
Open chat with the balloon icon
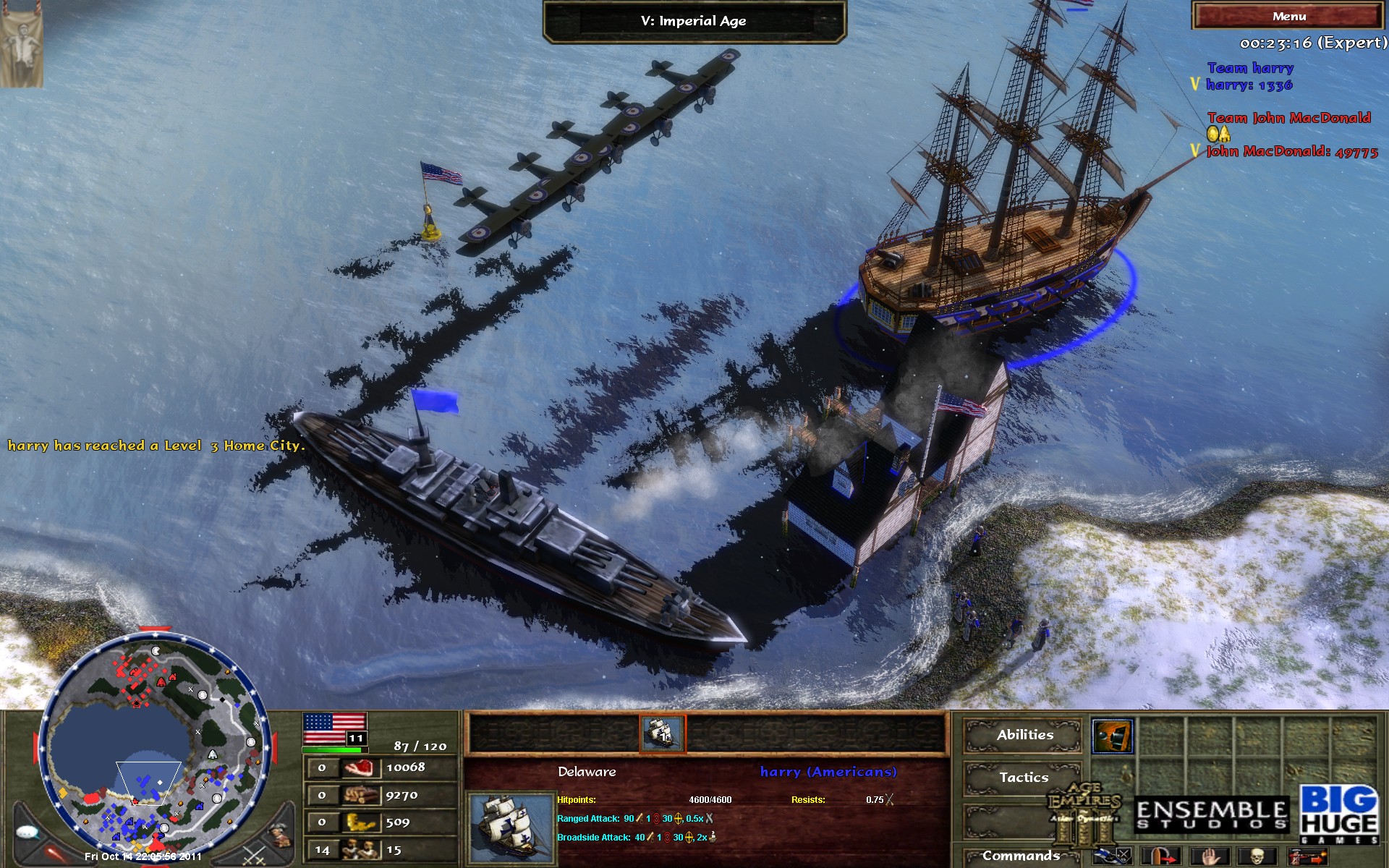[27, 833]
